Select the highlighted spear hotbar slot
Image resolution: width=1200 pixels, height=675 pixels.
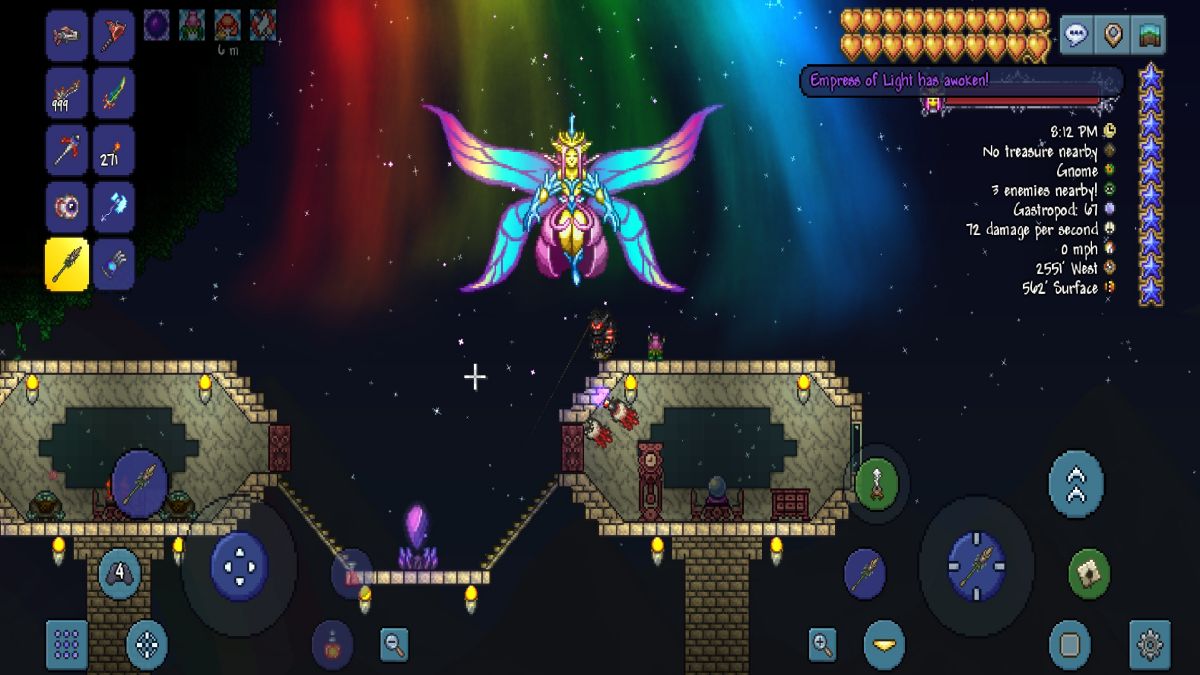[67, 263]
